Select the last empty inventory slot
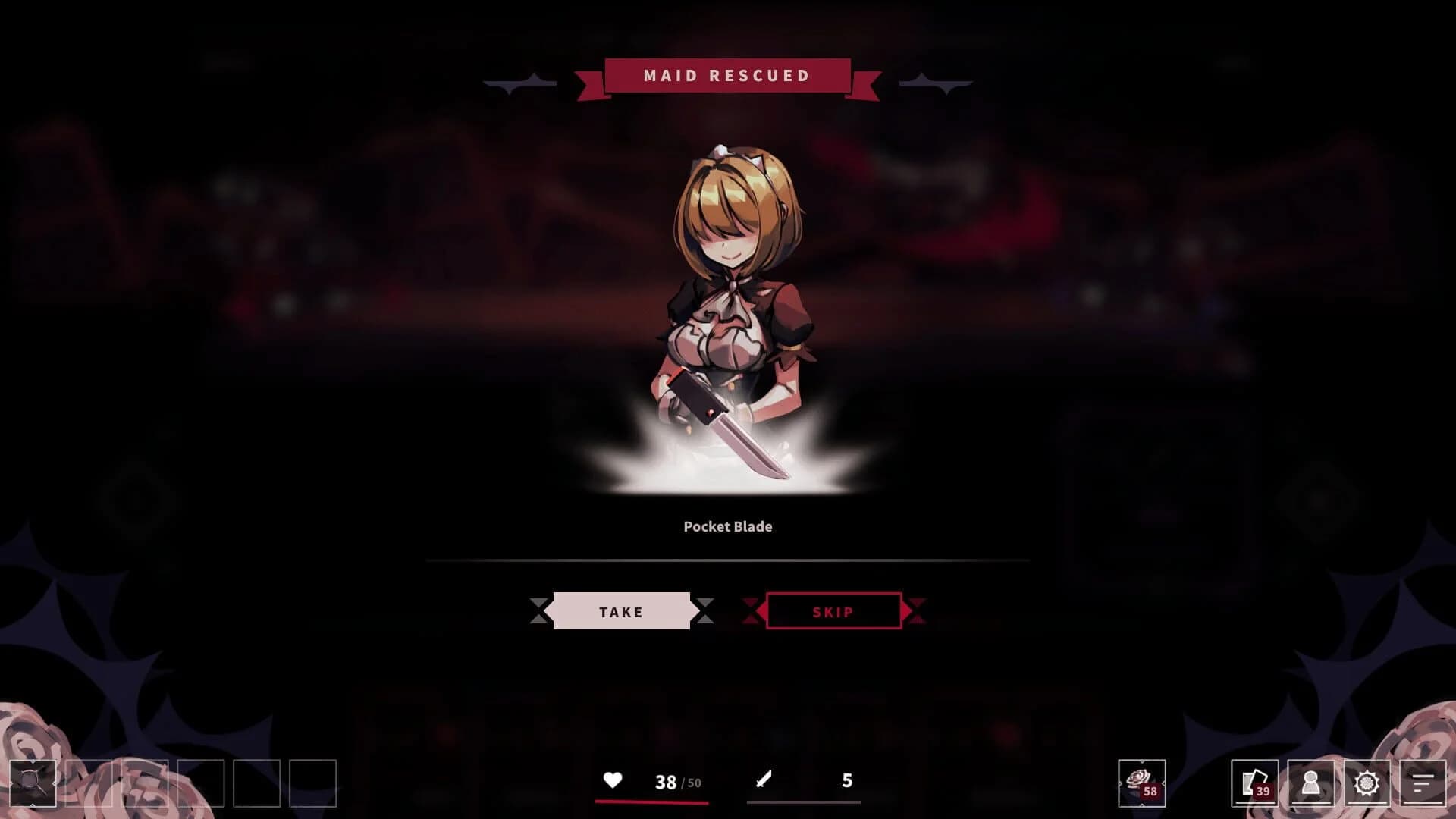 coord(312,783)
